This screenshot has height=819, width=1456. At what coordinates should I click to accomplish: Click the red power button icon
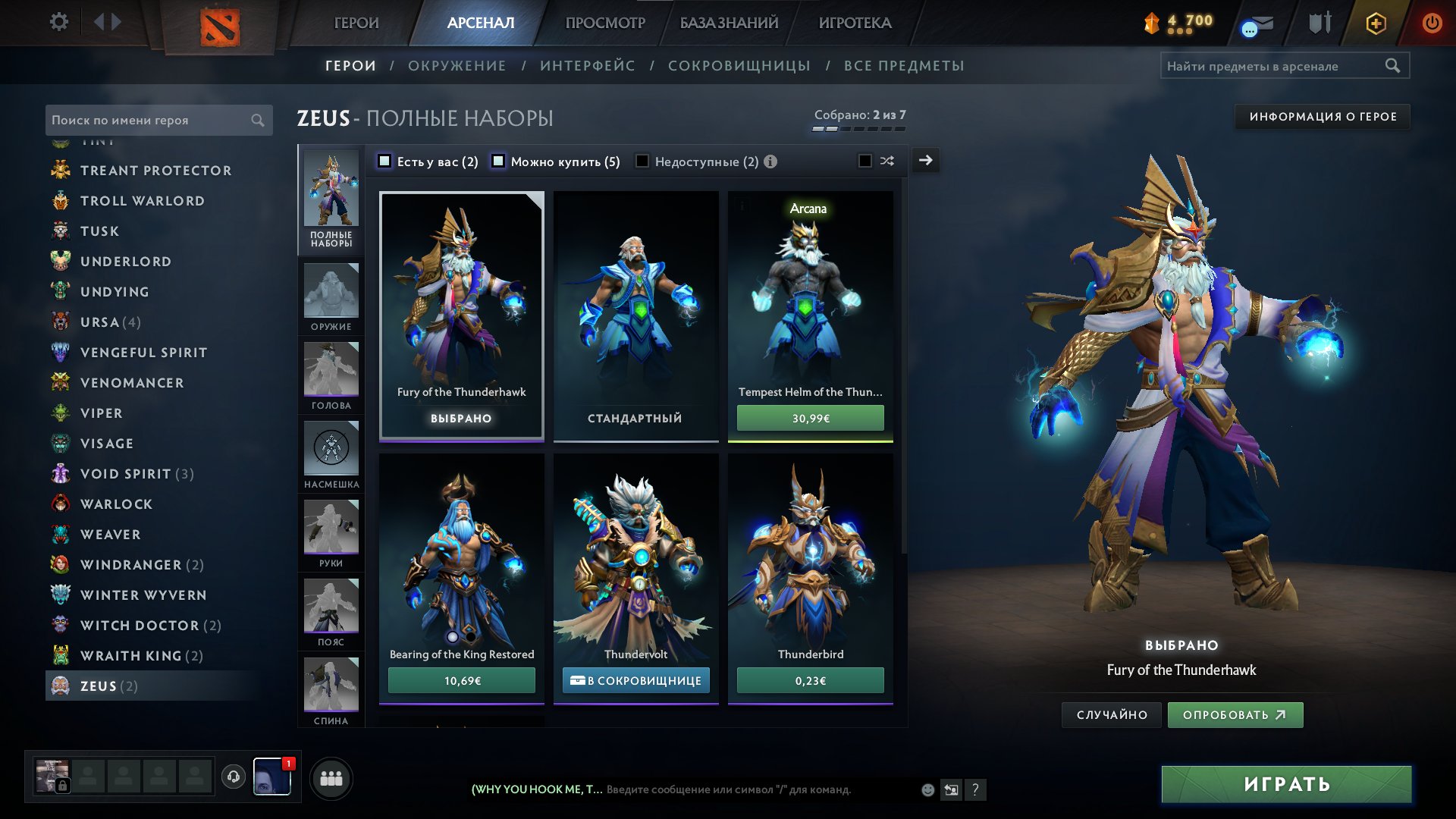pyautogui.click(x=1432, y=23)
